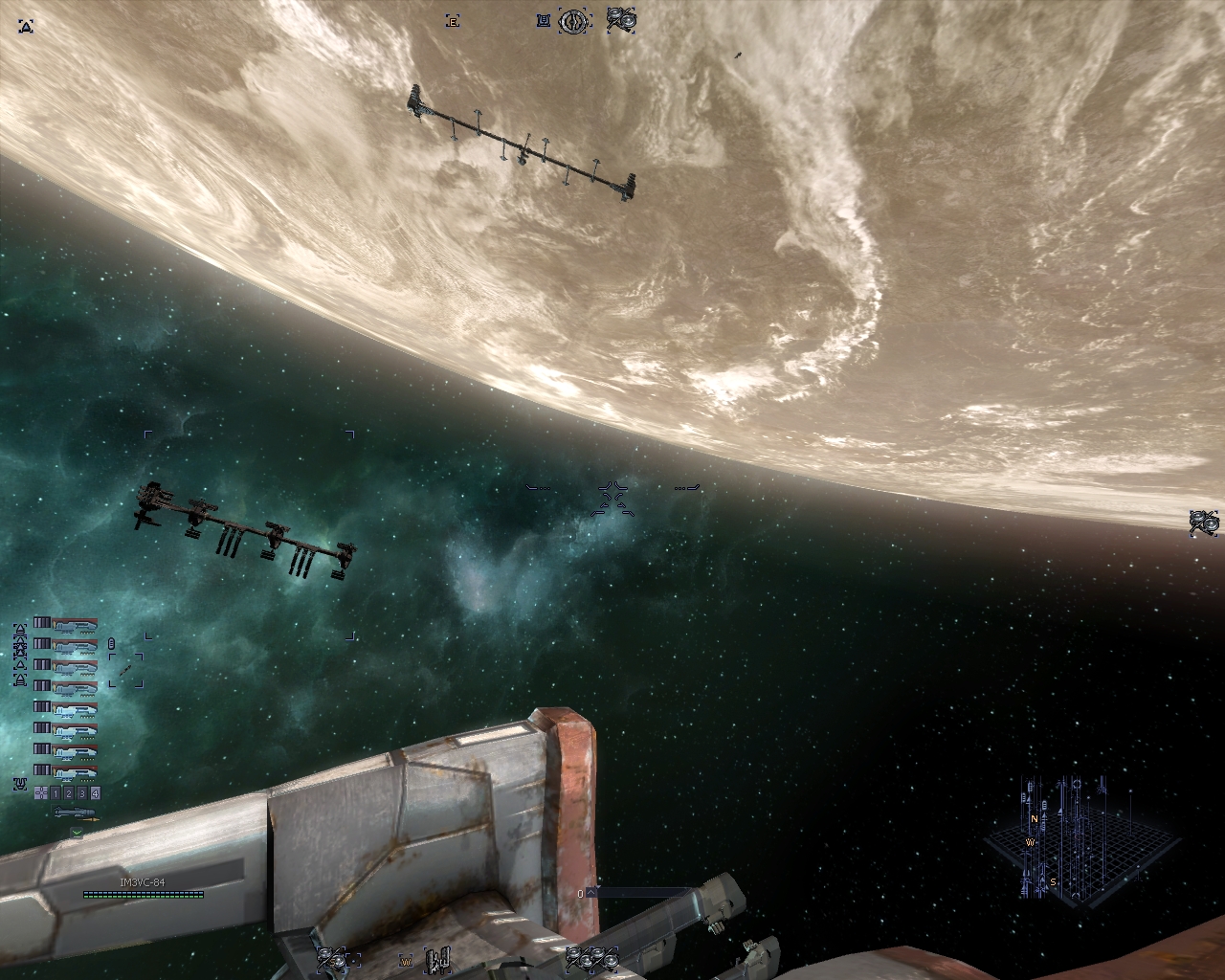Expand the green chevron below the missile

77,833
